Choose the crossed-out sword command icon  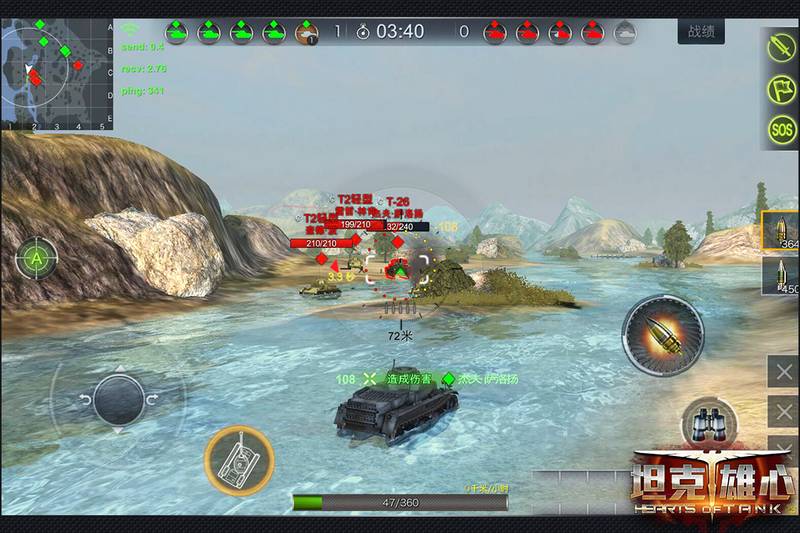[782, 47]
